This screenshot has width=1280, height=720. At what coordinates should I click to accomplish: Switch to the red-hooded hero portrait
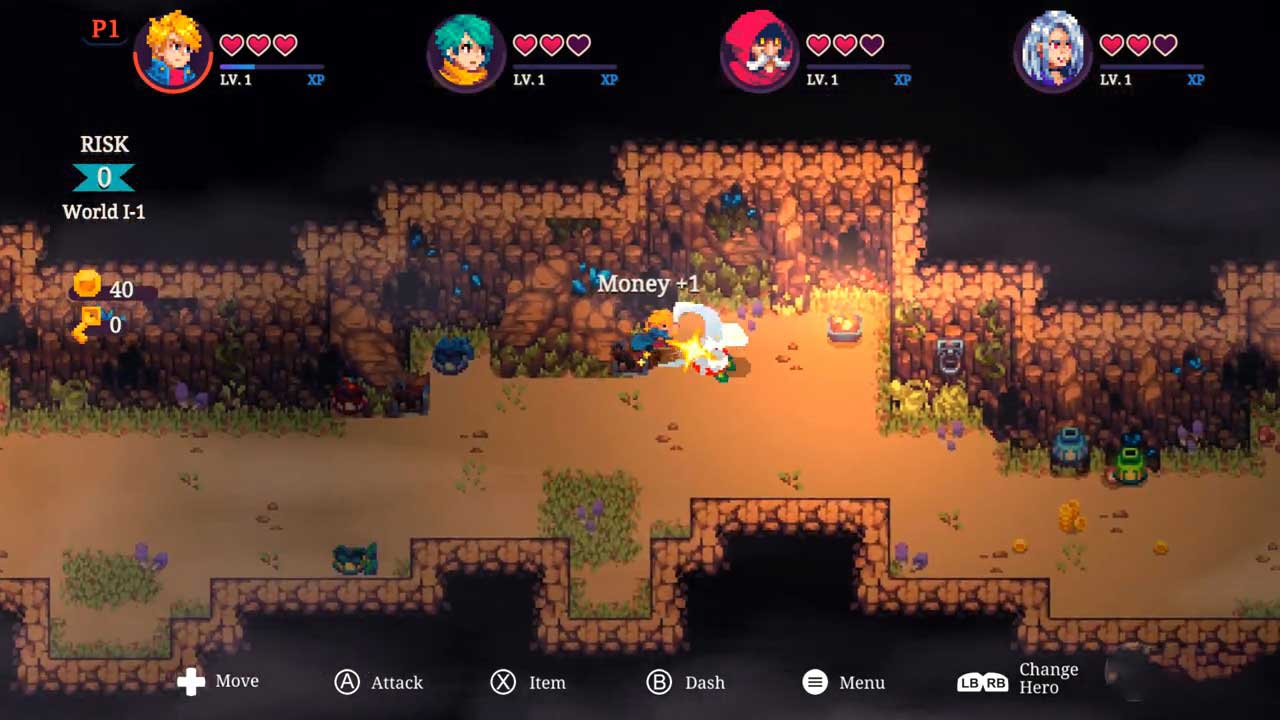(759, 53)
